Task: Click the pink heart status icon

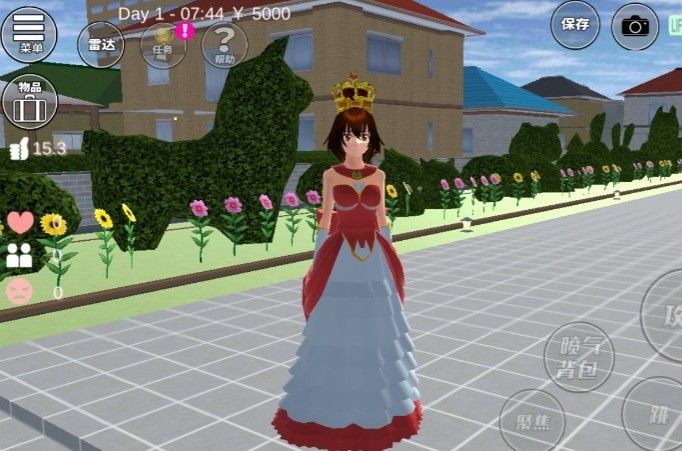Action: tap(20, 222)
